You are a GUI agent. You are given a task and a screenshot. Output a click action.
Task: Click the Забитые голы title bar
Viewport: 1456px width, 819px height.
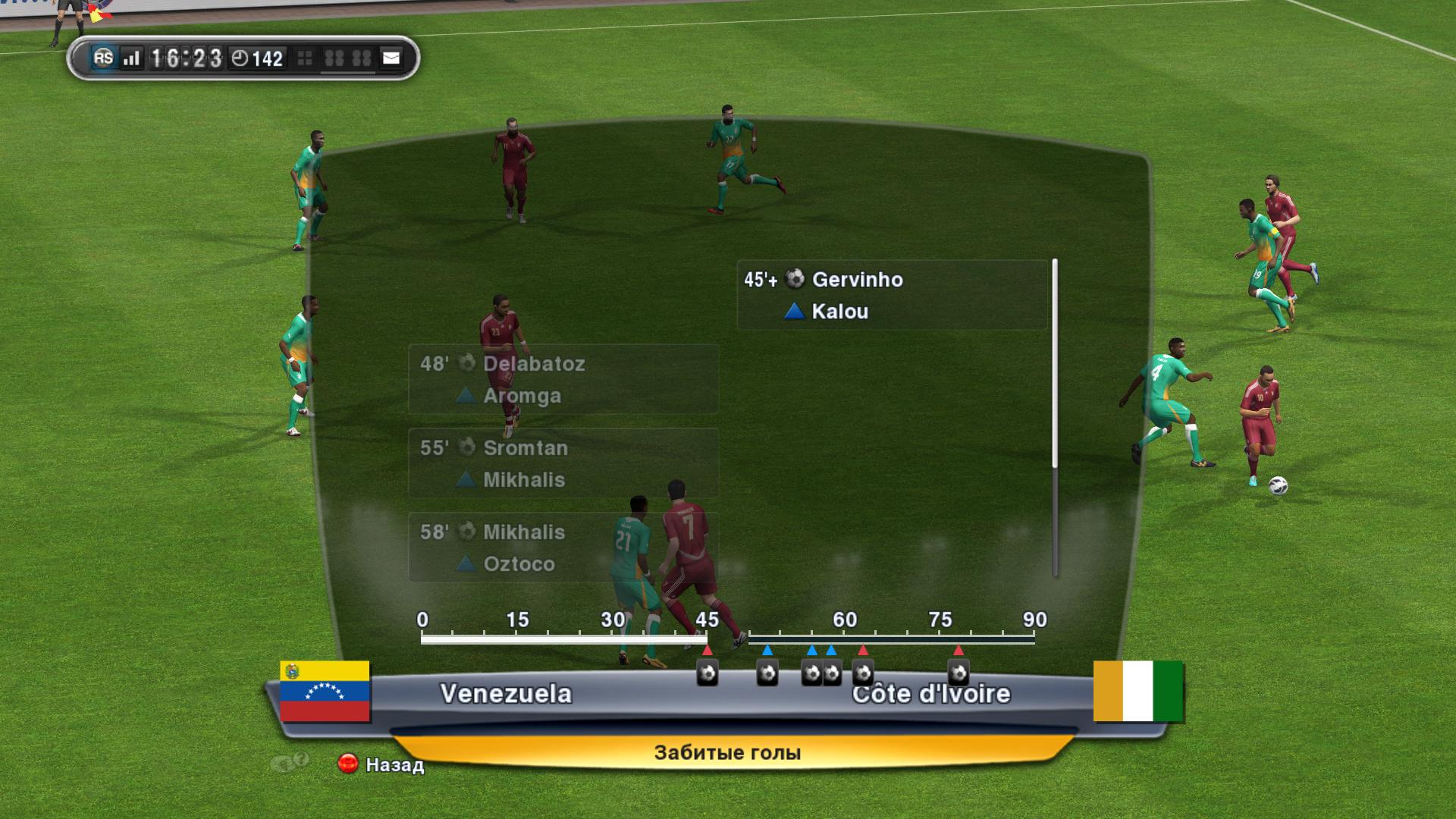[727, 752]
